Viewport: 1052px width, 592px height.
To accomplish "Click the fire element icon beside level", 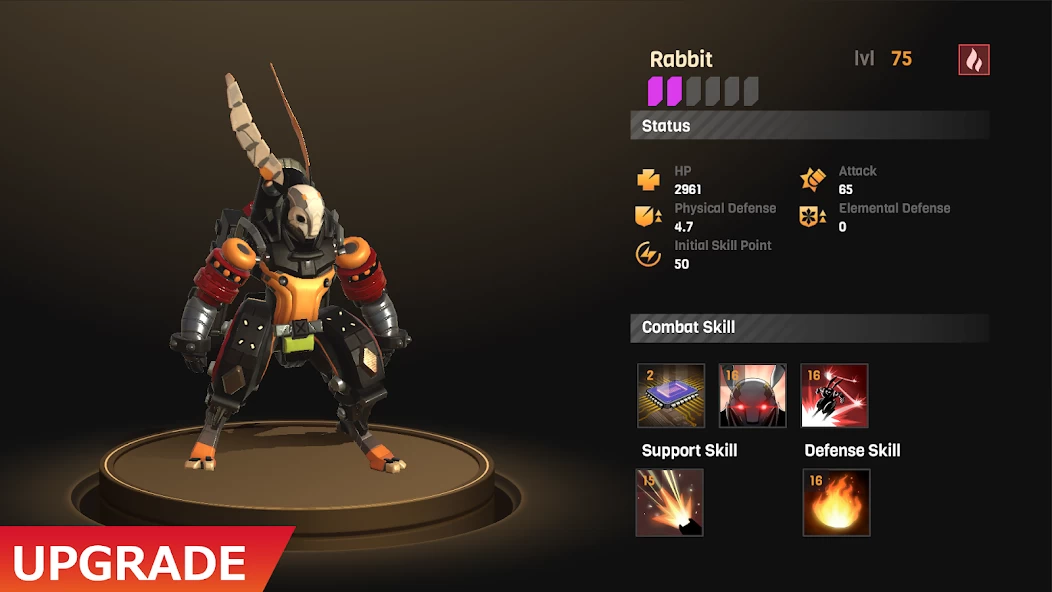I will 974,60.
